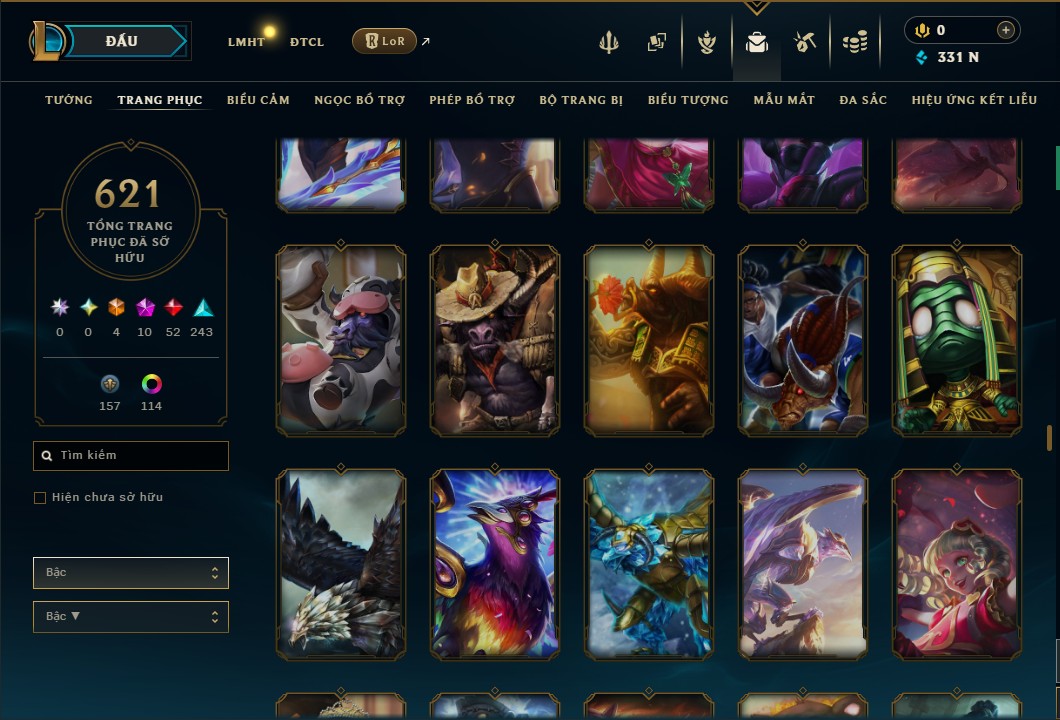Choose the green mummy Amumu skin card

tap(957, 341)
